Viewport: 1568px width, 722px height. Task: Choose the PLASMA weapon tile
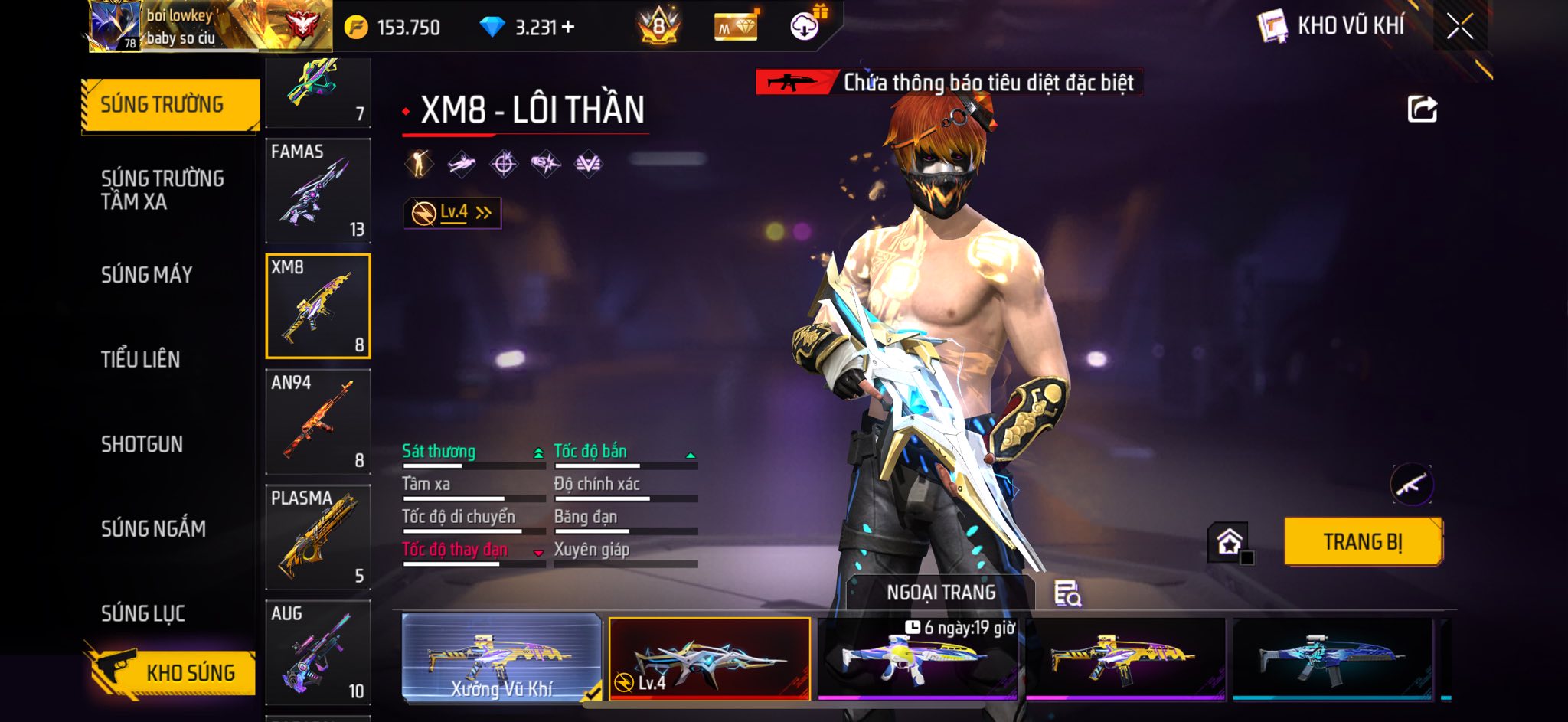click(318, 537)
